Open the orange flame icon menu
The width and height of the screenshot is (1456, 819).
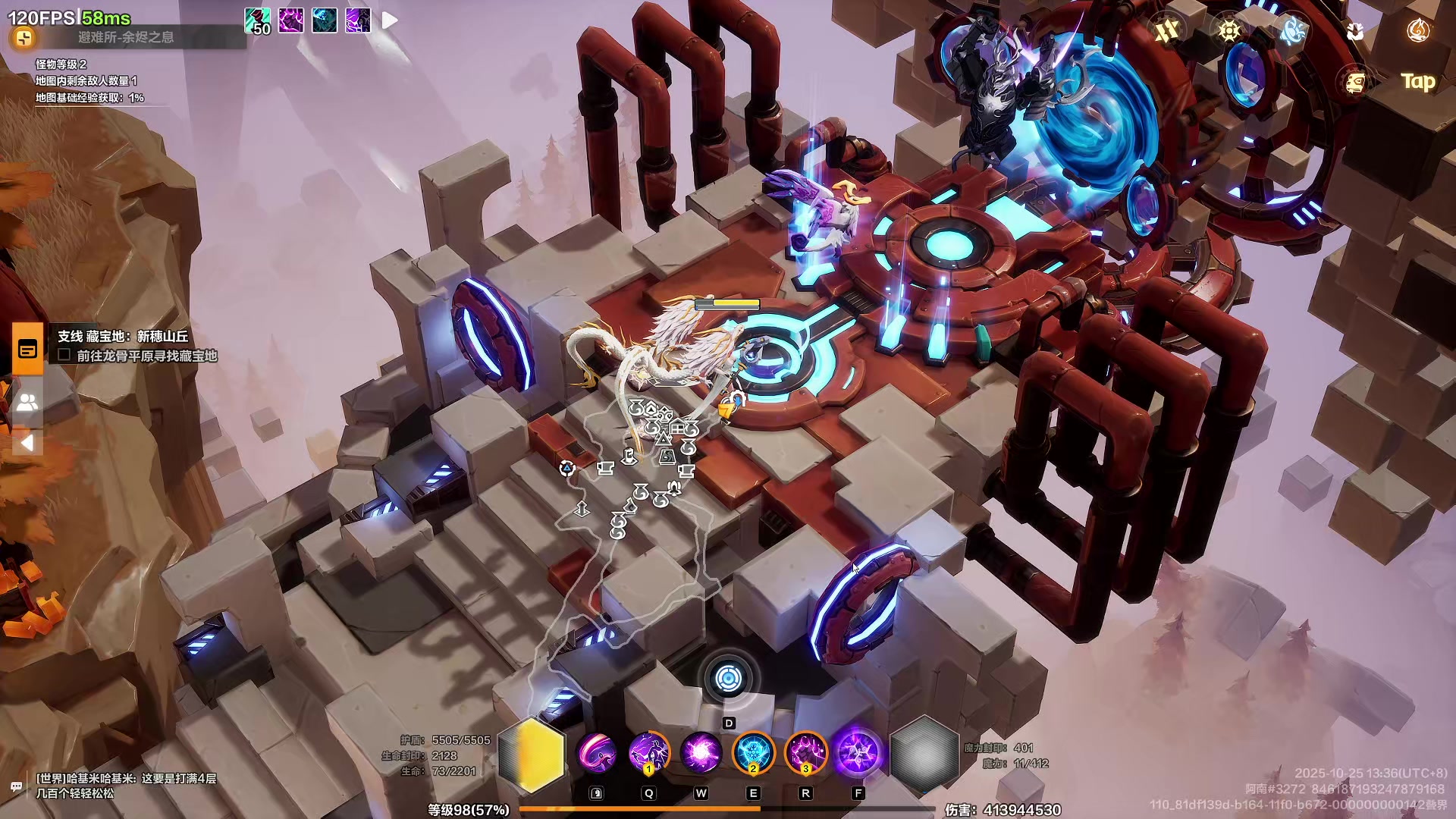[x=1418, y=31]
